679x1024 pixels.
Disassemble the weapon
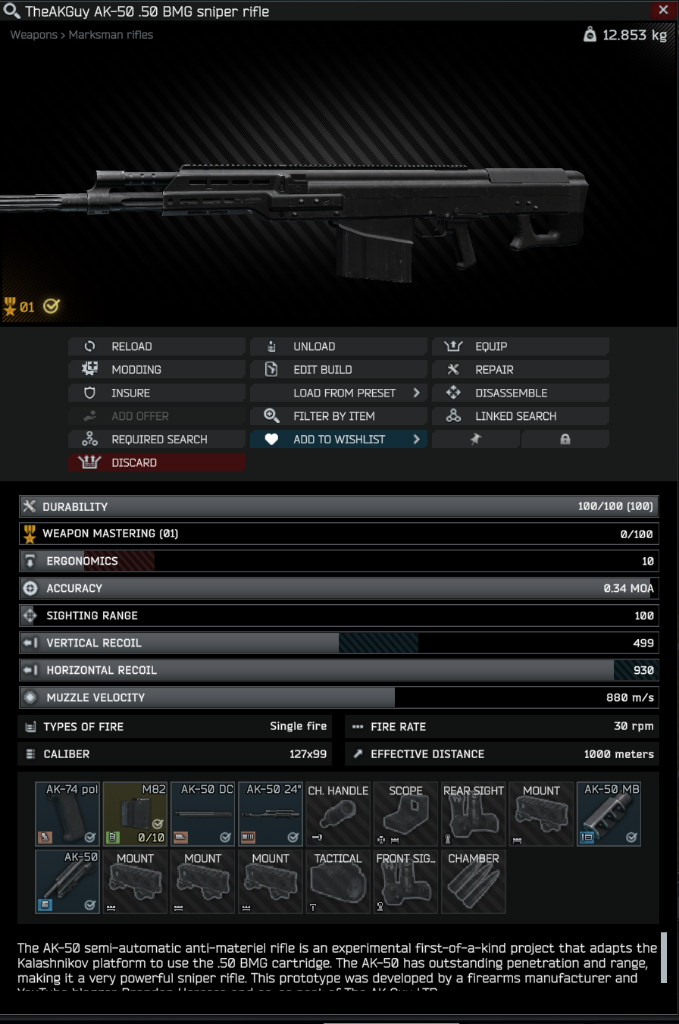520,393
